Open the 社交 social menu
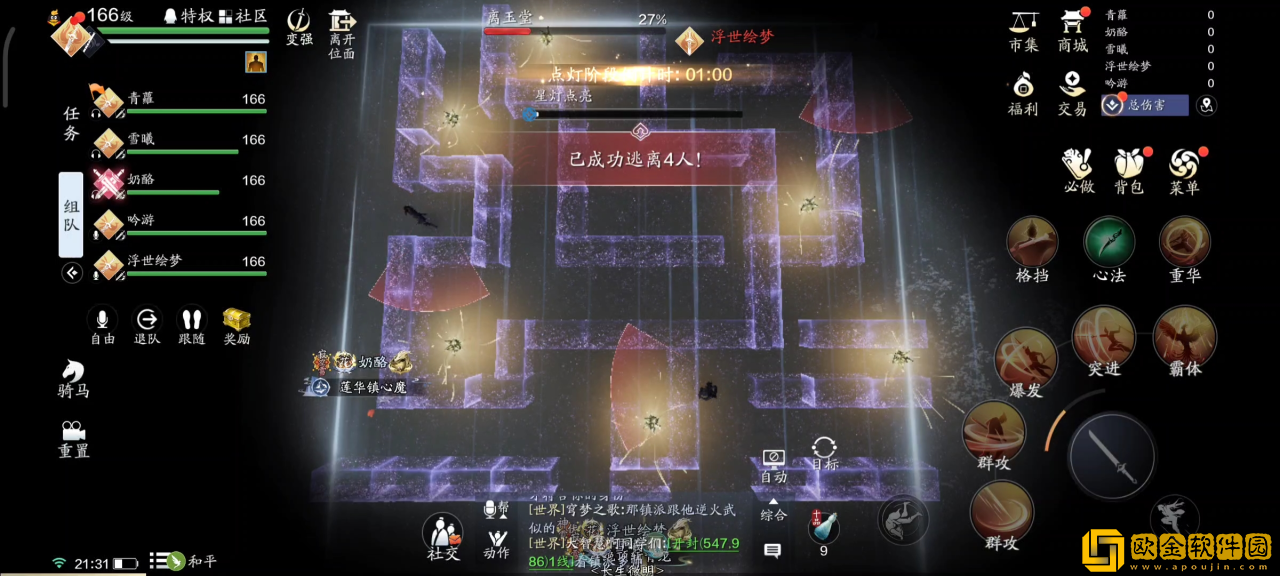Screen dimensions: 1280x576 point(443,538)
